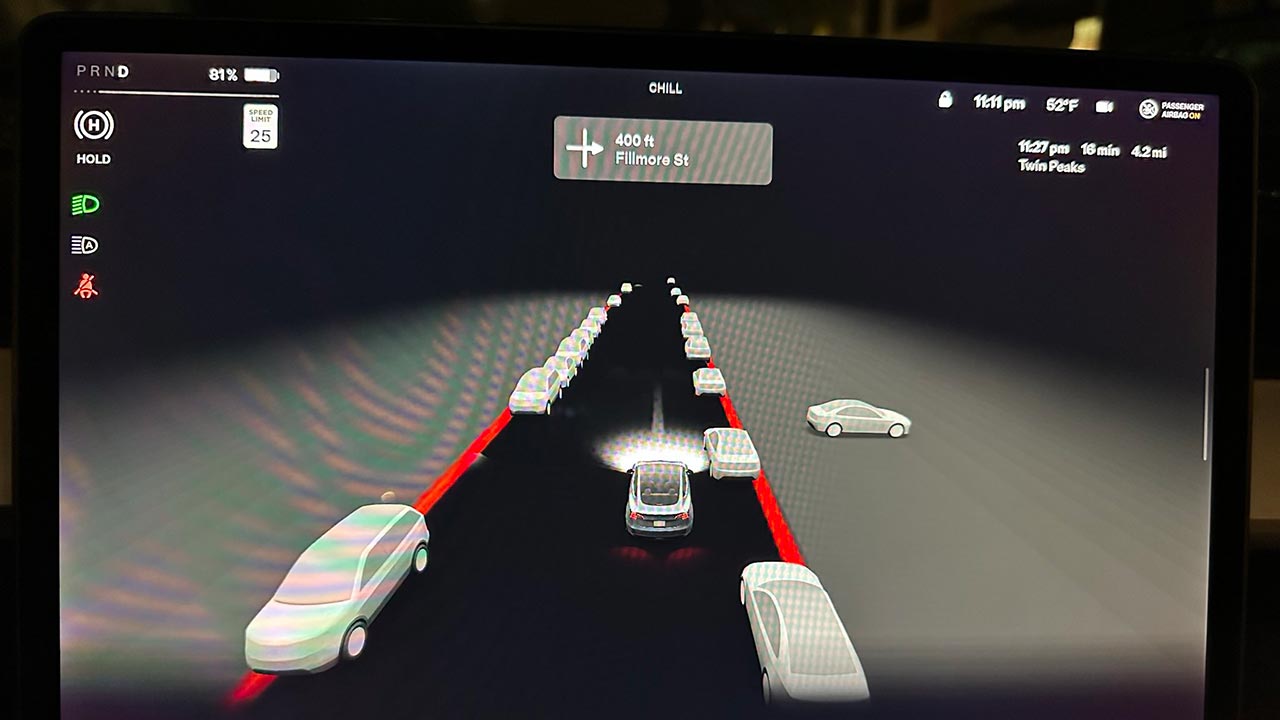Tap the Speed Limit 25 sign
1280x720 pixels.
pos(262,125)
